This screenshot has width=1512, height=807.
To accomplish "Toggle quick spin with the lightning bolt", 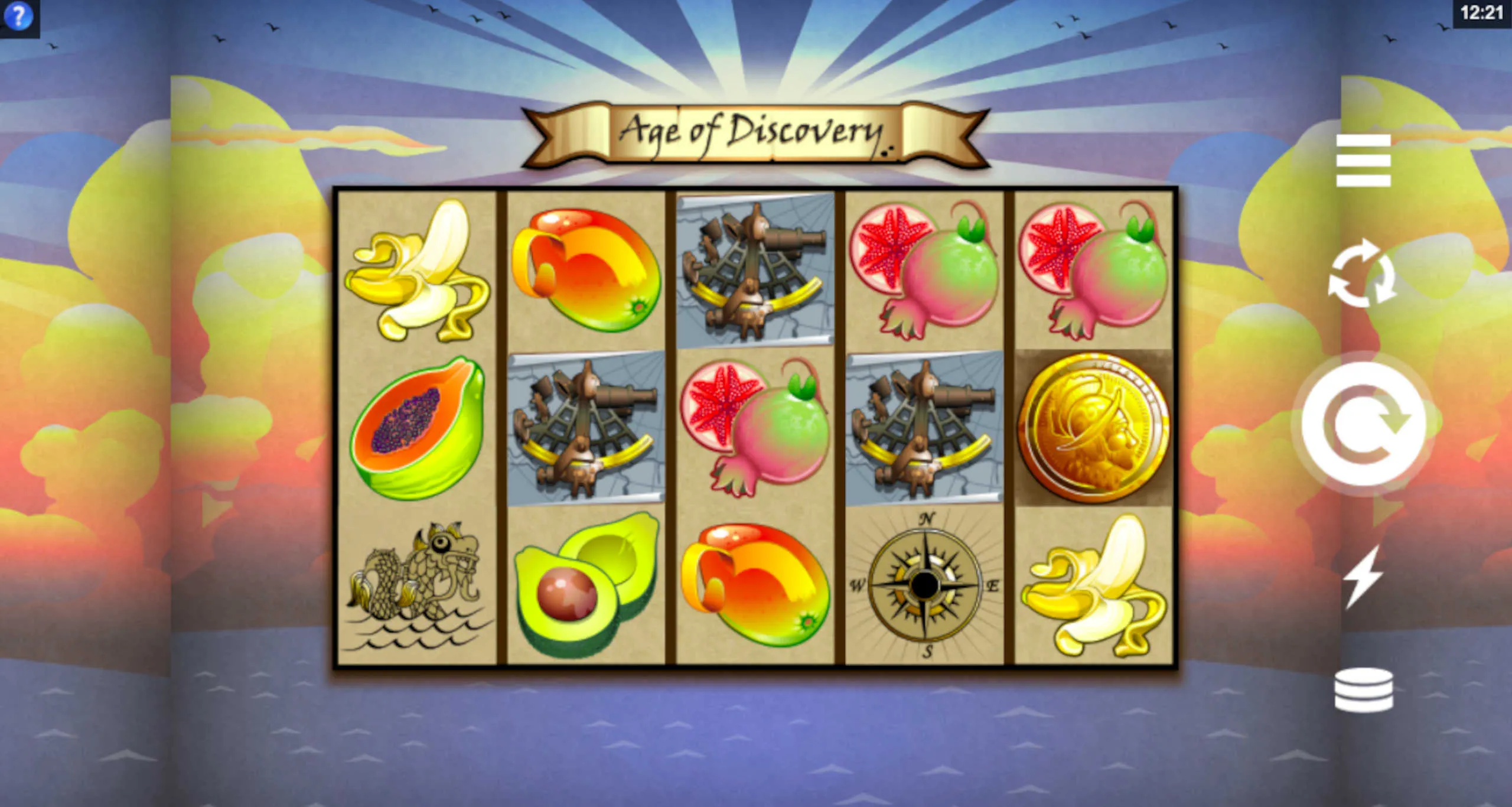I will click(x=1362, y=576).
